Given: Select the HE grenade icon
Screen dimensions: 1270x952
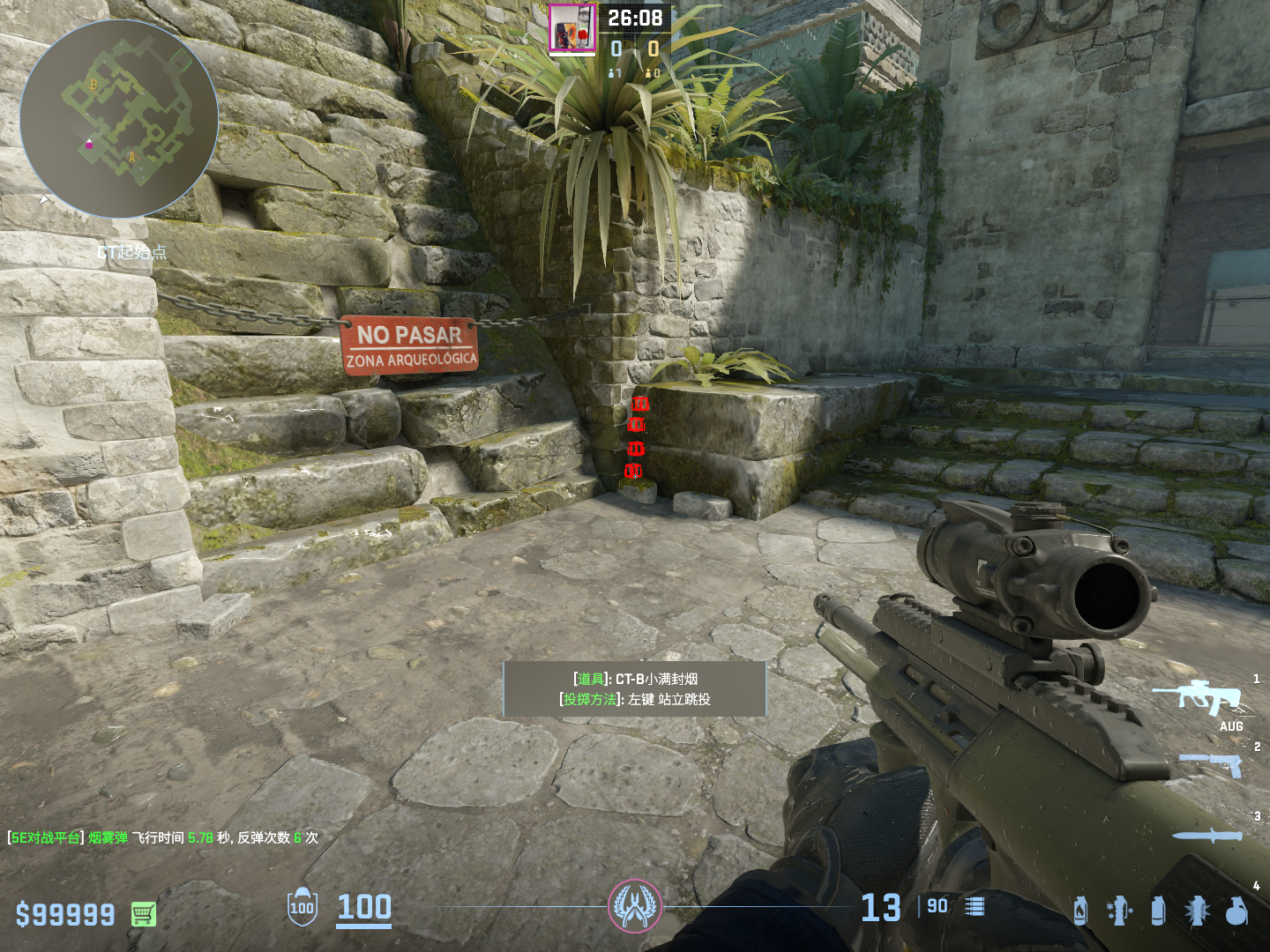Looking at the screenshot, I should (x=1236, y=911).
